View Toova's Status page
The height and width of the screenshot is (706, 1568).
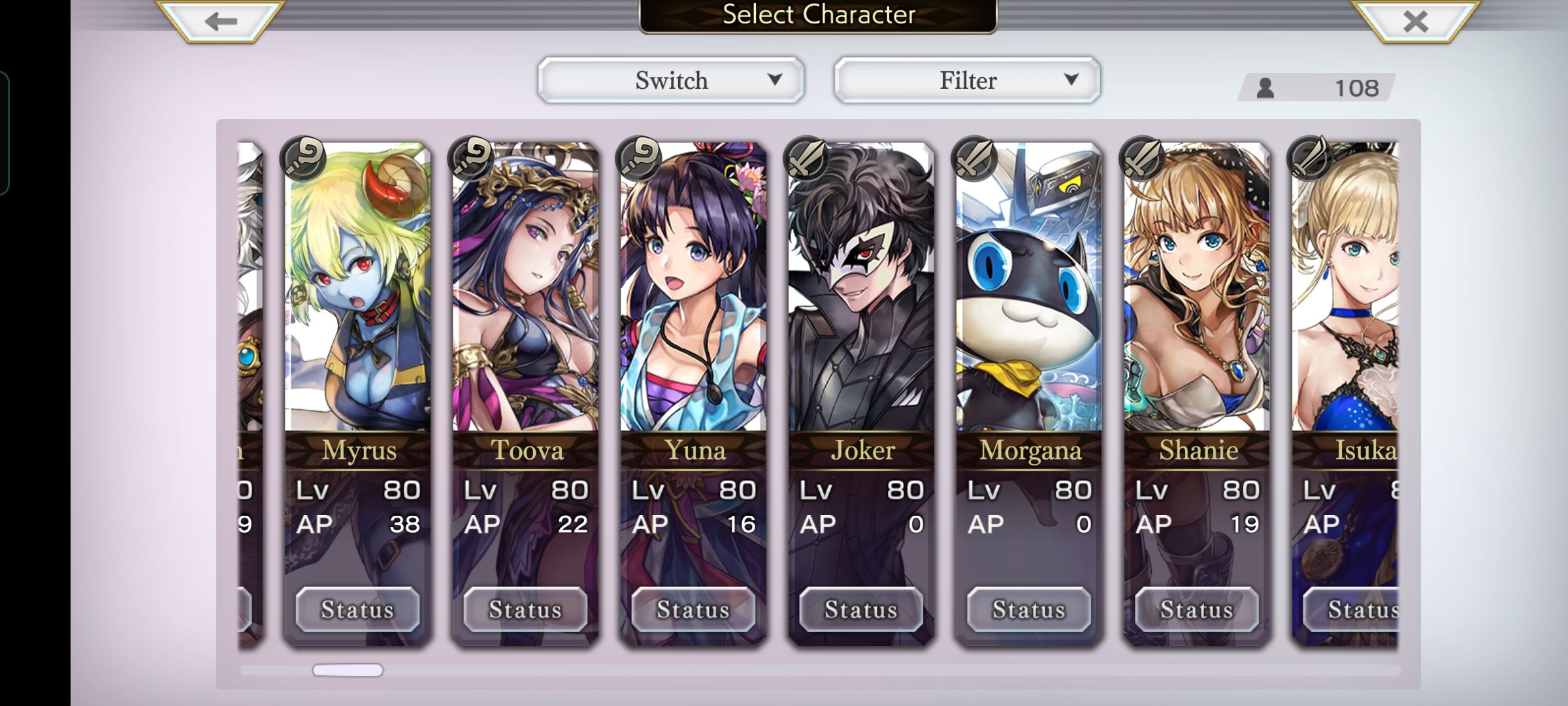point(525,609)
